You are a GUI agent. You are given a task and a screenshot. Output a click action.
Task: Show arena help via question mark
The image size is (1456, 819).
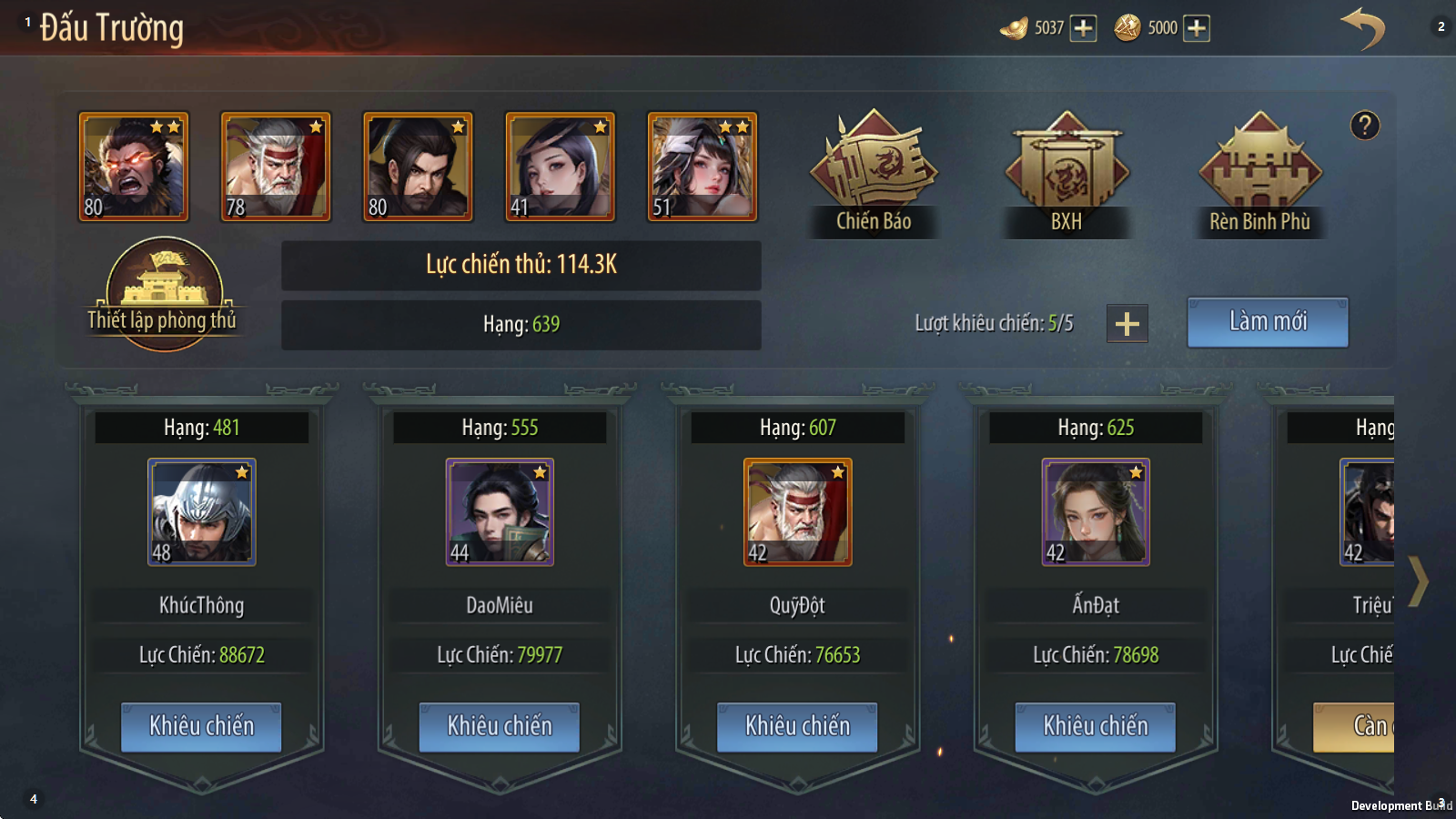1364,126
